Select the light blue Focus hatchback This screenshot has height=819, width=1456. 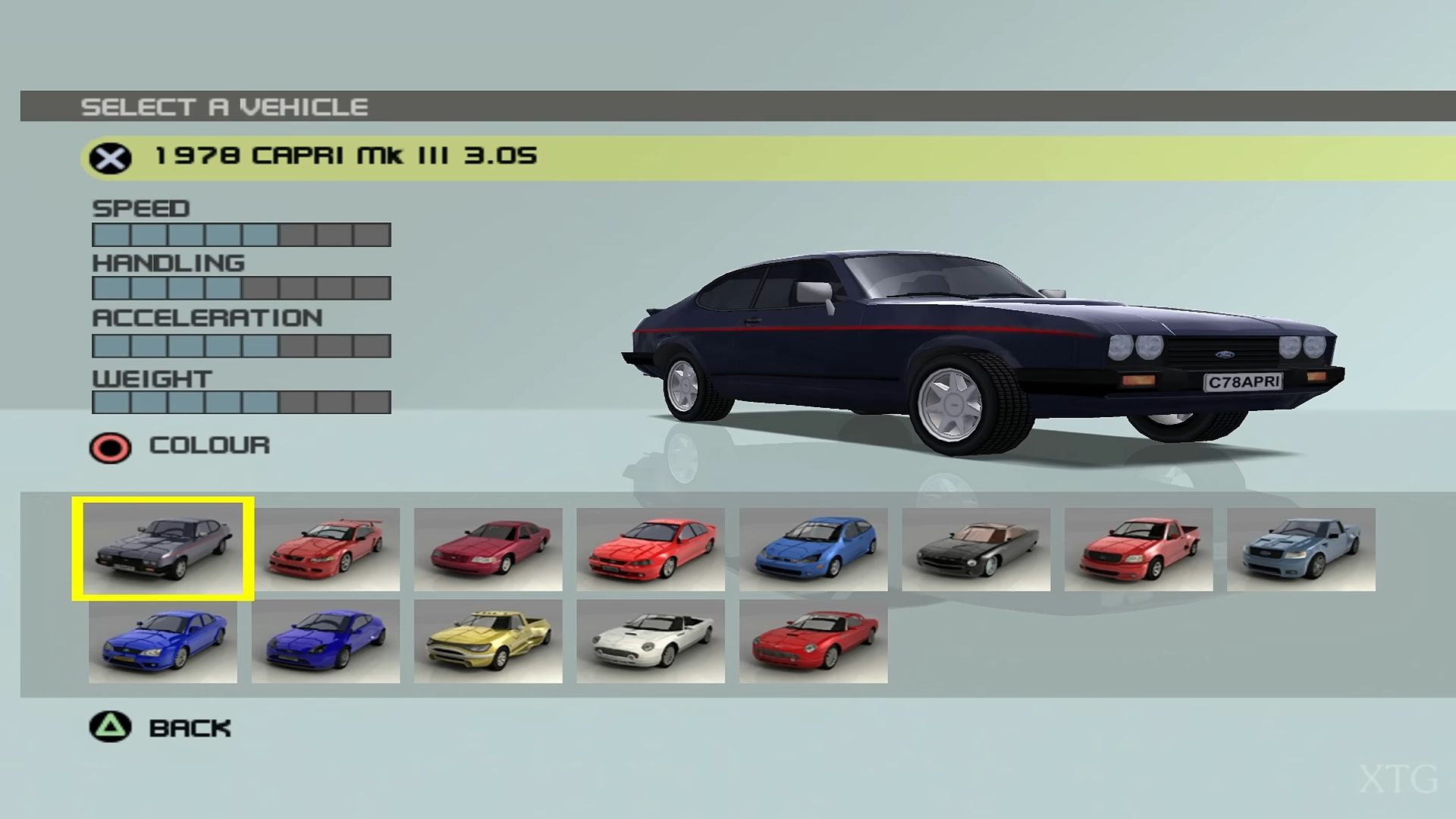tap(813, 549)
